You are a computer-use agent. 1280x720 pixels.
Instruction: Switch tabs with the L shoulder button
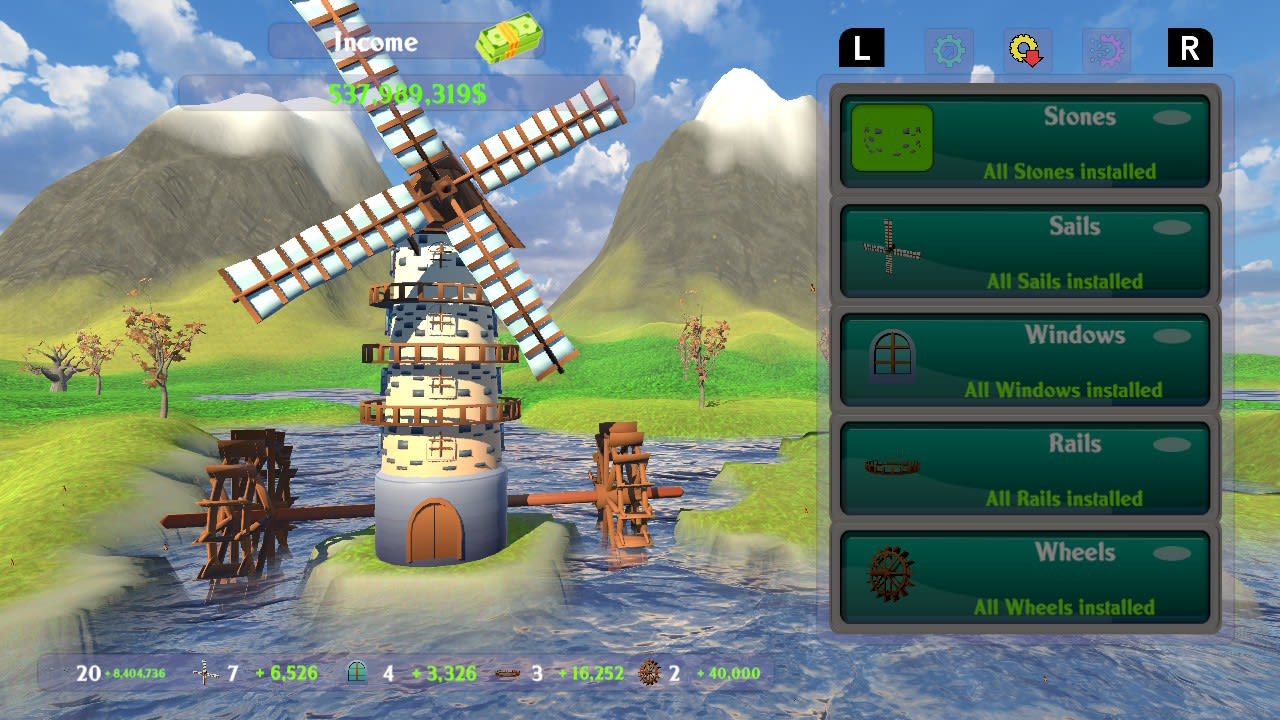(x=862, y=47)
